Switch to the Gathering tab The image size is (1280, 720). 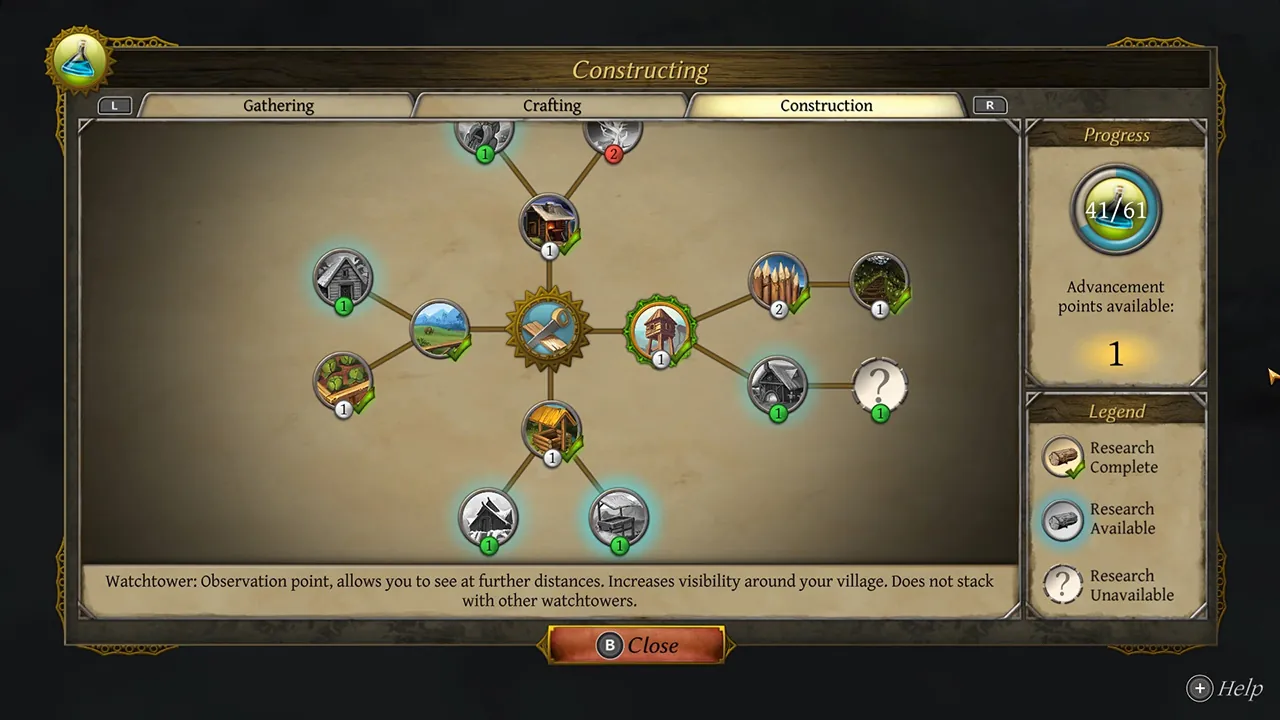[x=278, y=105]
